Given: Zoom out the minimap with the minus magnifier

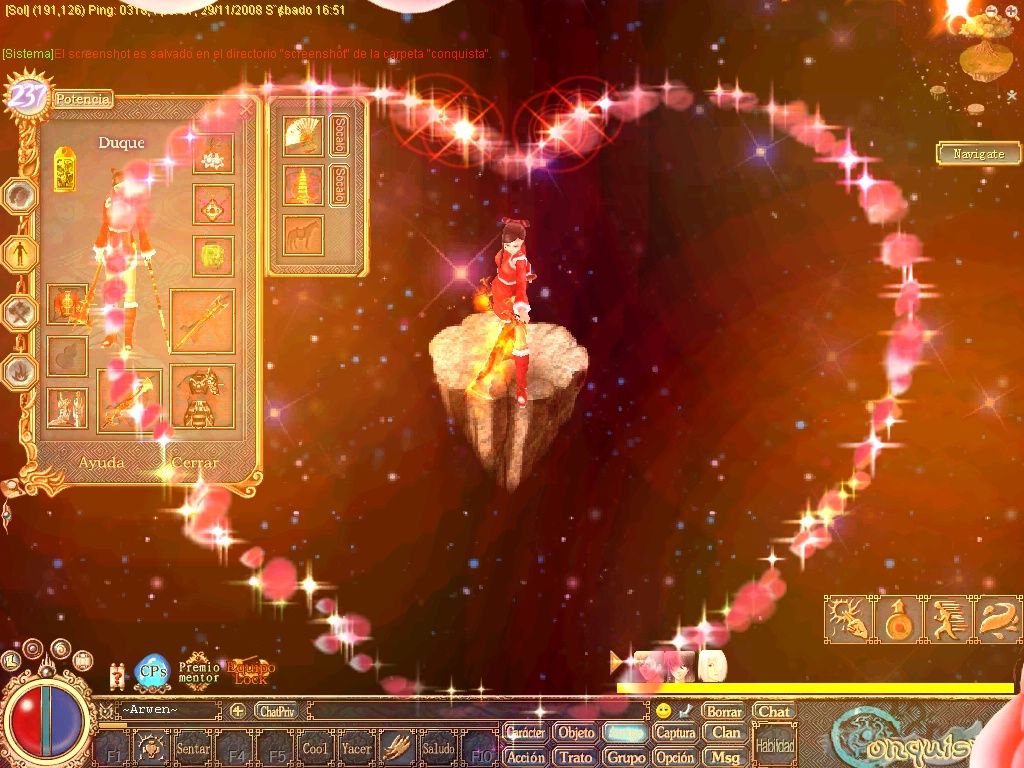Looking at the screenshot, I should (990, 10).
